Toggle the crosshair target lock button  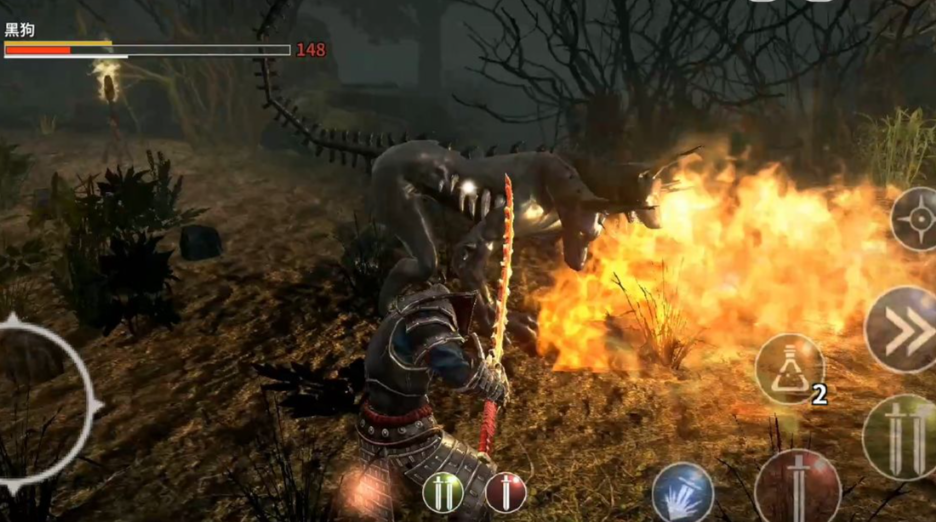915,219
